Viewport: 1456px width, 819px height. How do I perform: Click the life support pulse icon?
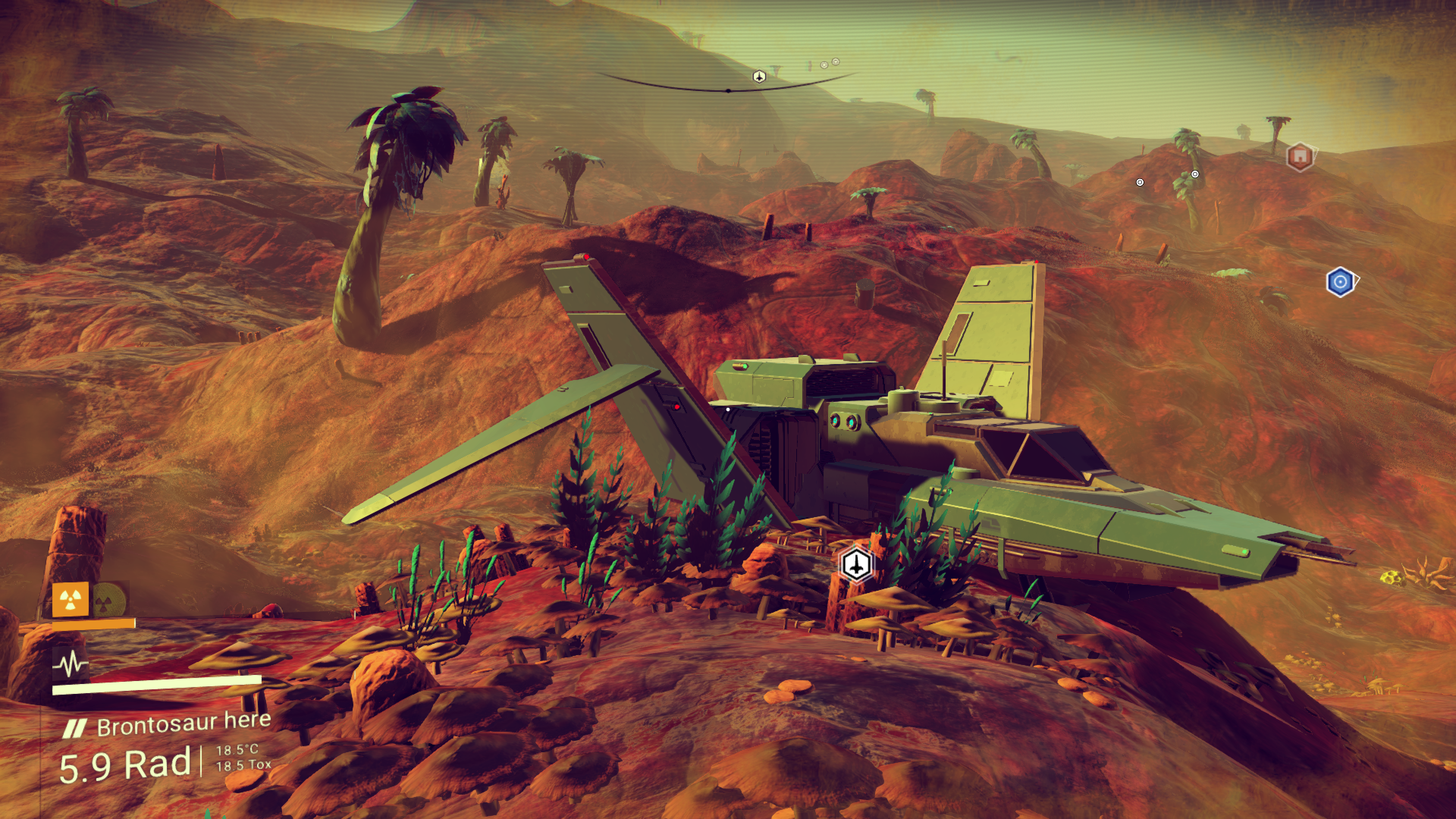(71, 665)
